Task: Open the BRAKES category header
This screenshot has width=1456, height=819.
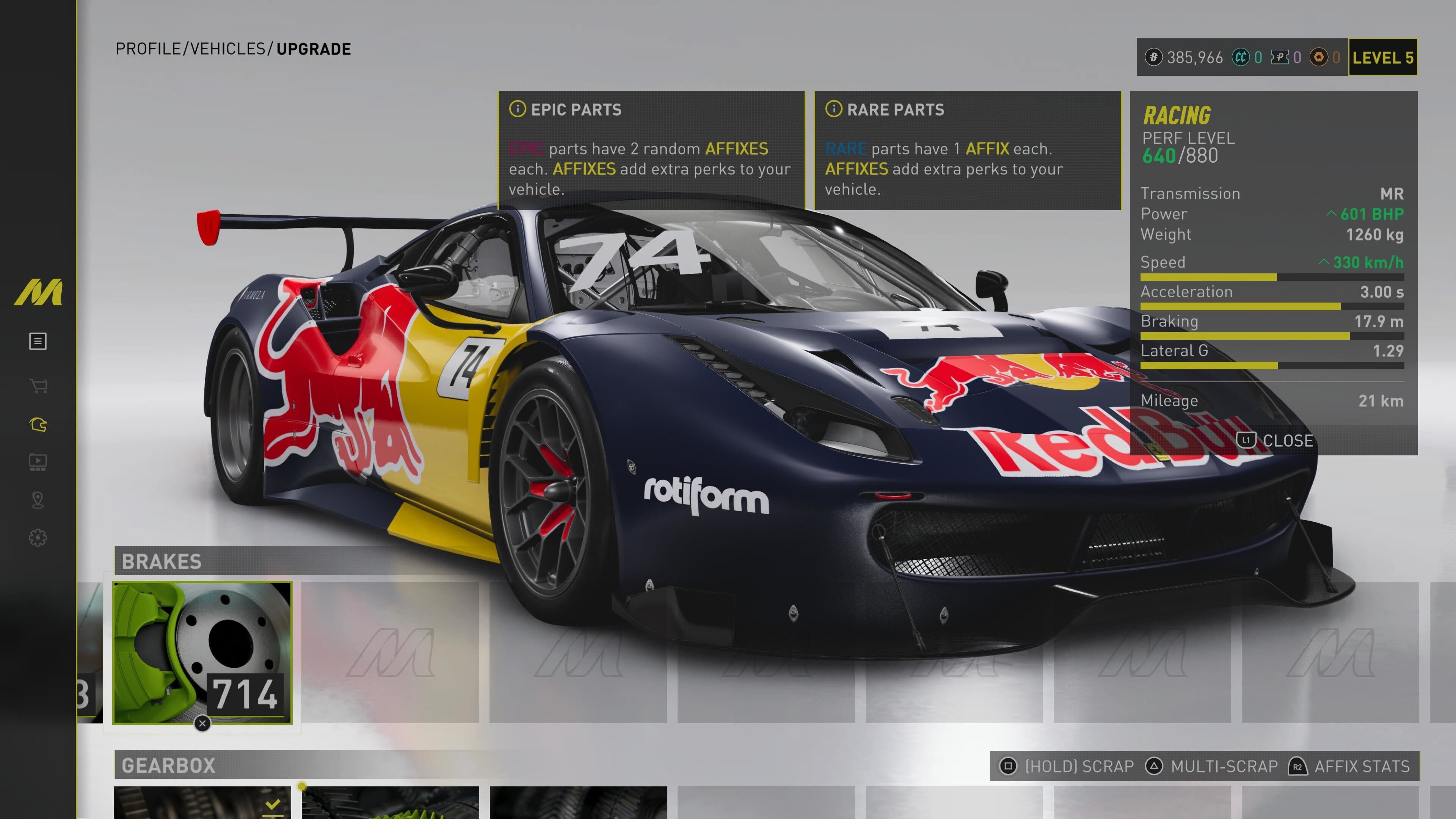Action: point(162,561)
